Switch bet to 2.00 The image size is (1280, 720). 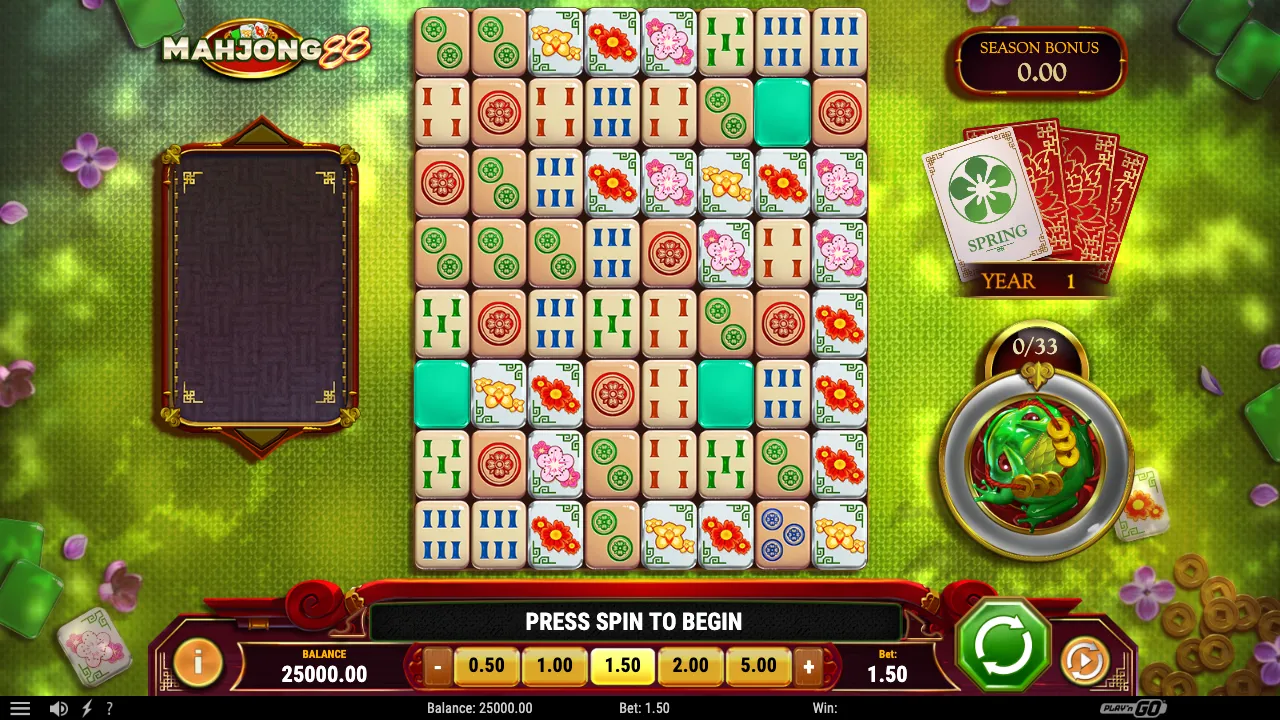click(x=690, y=665)
